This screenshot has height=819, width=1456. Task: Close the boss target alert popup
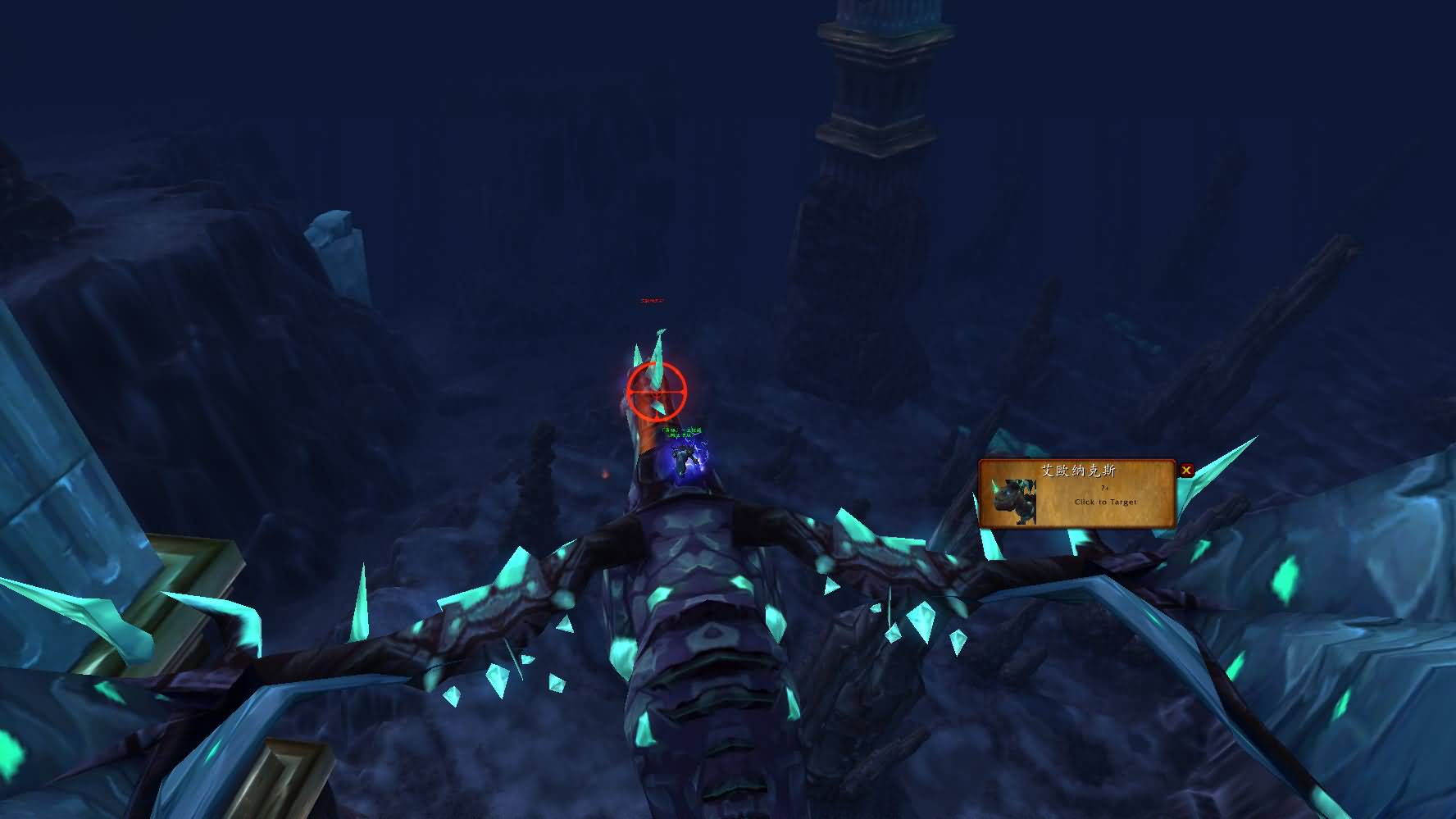[1186, 471]
